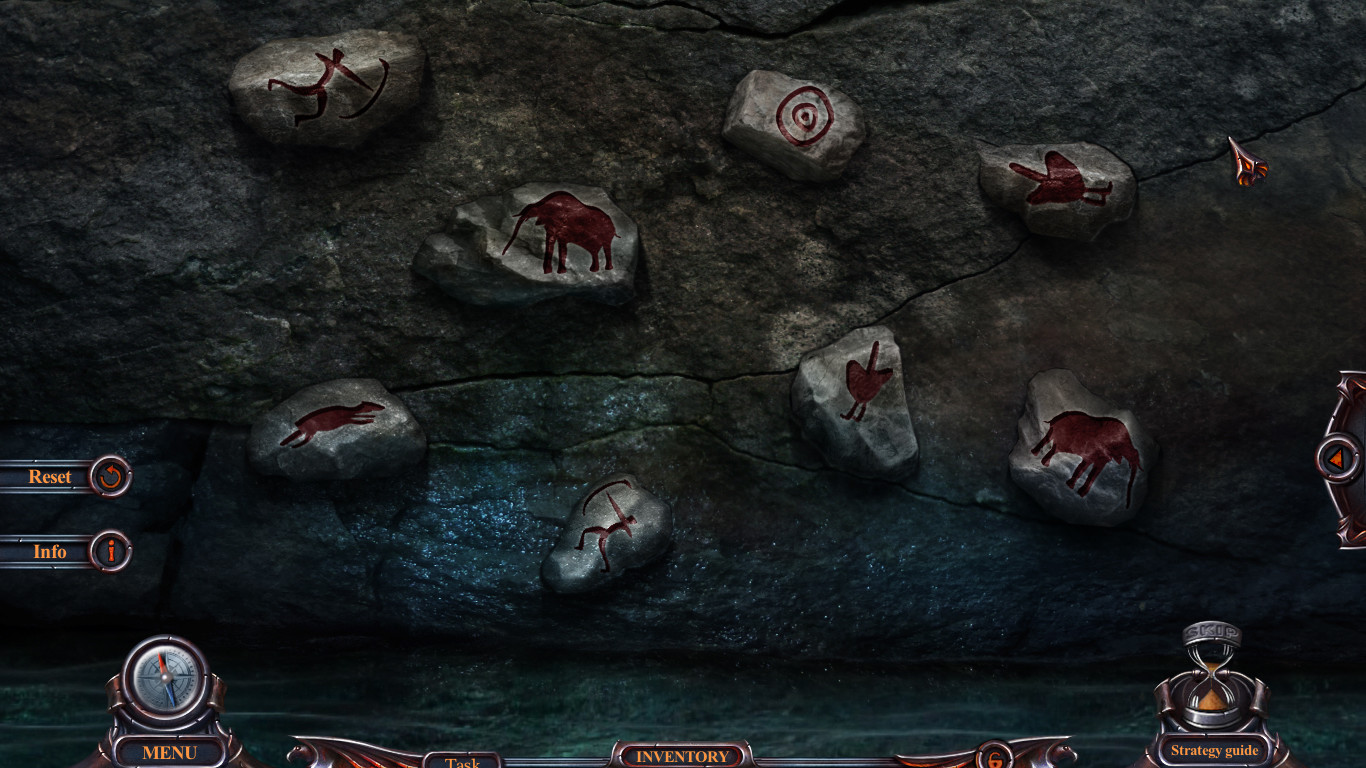Open the MENU

pyautogui.click(x=168, y=752)
